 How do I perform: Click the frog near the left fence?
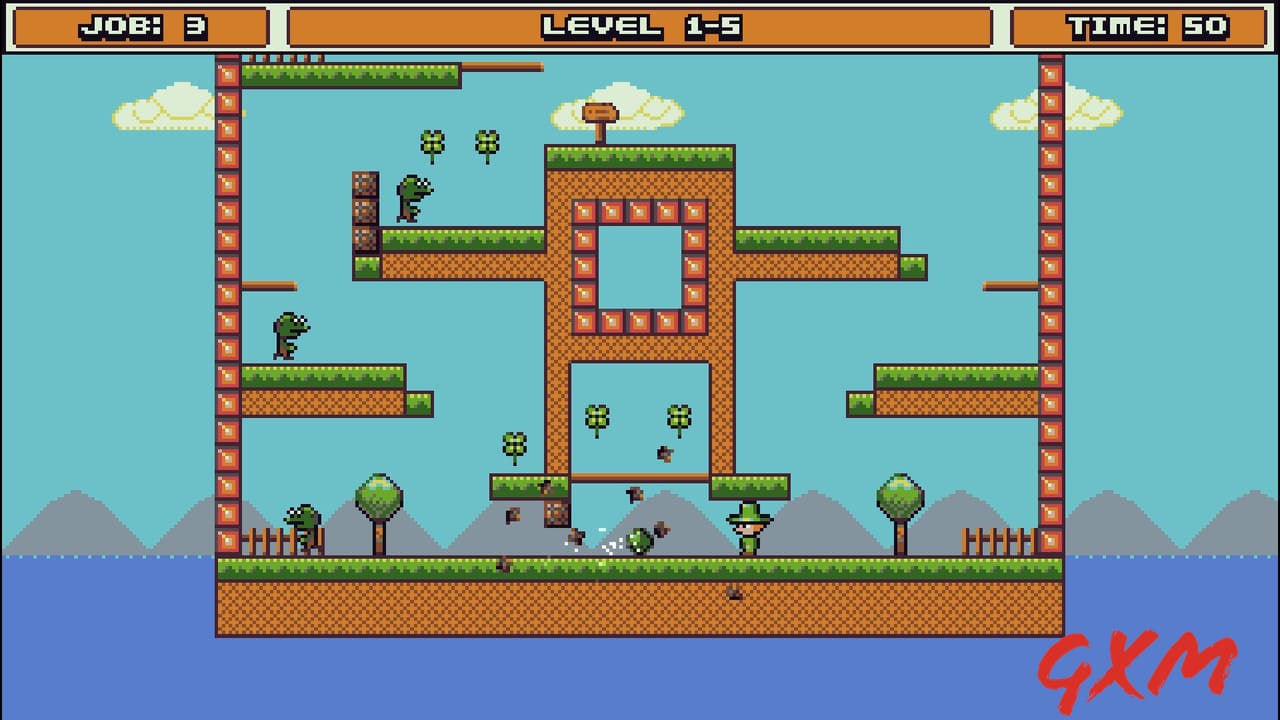(300, 525)
